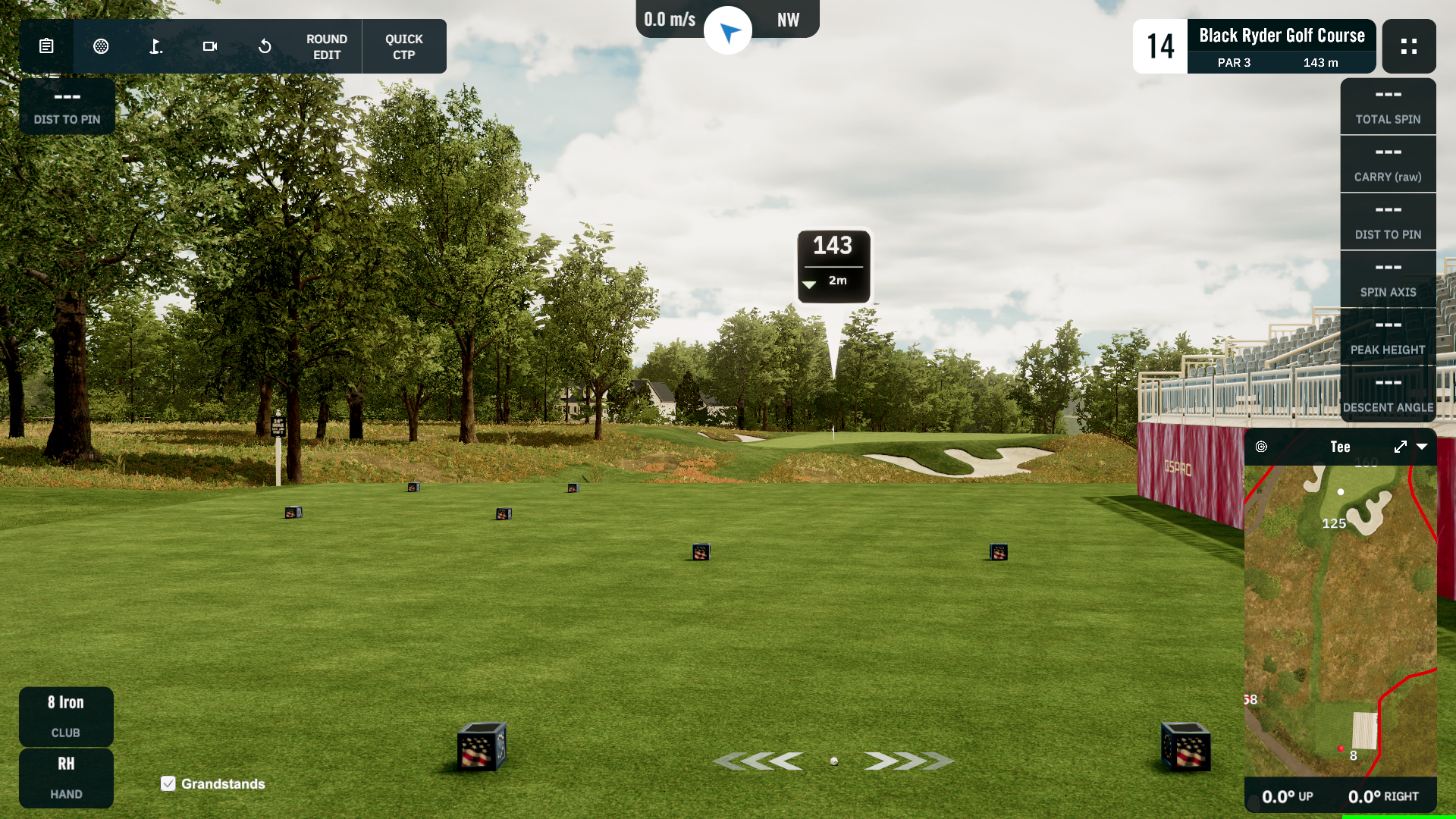Aim right with the right chevron arrows
The height and width of the screenshot is (819, 1456).
[908, 761]
